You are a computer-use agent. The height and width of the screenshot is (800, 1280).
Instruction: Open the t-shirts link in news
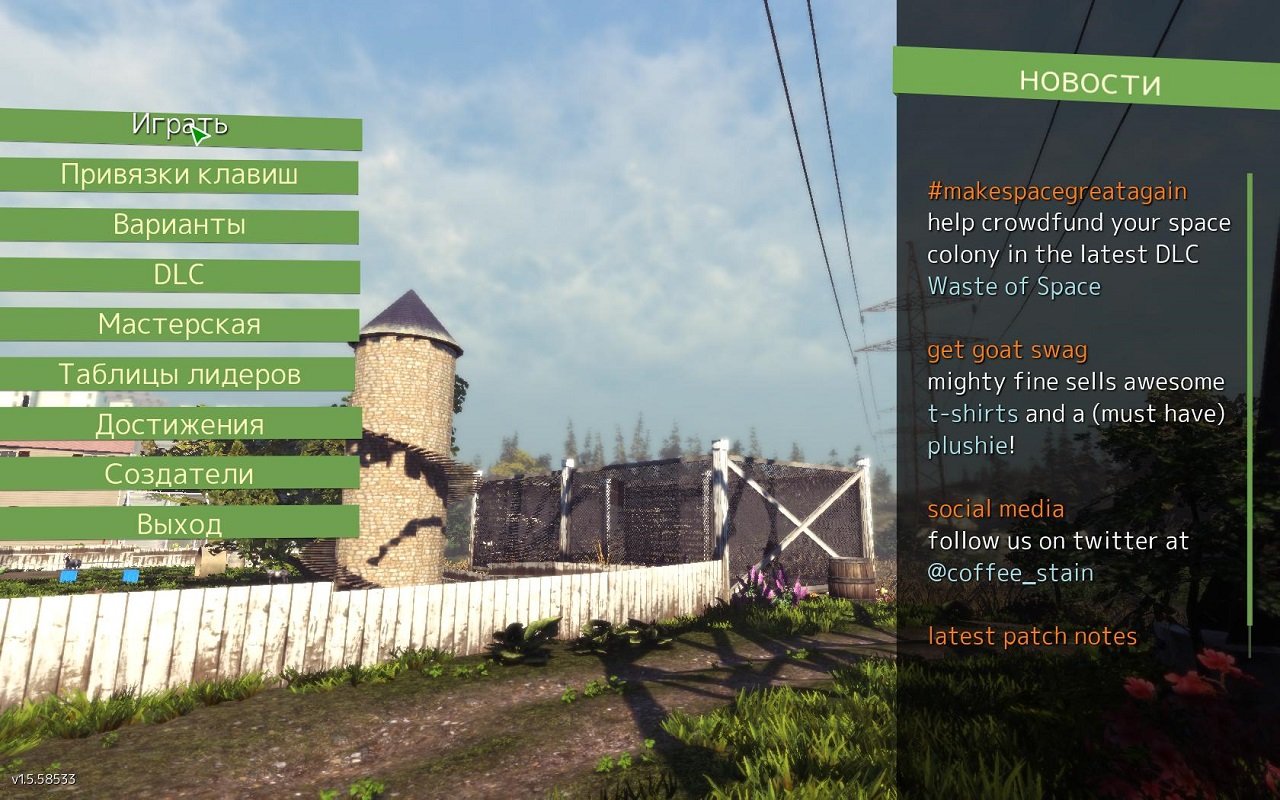point(972,414)
